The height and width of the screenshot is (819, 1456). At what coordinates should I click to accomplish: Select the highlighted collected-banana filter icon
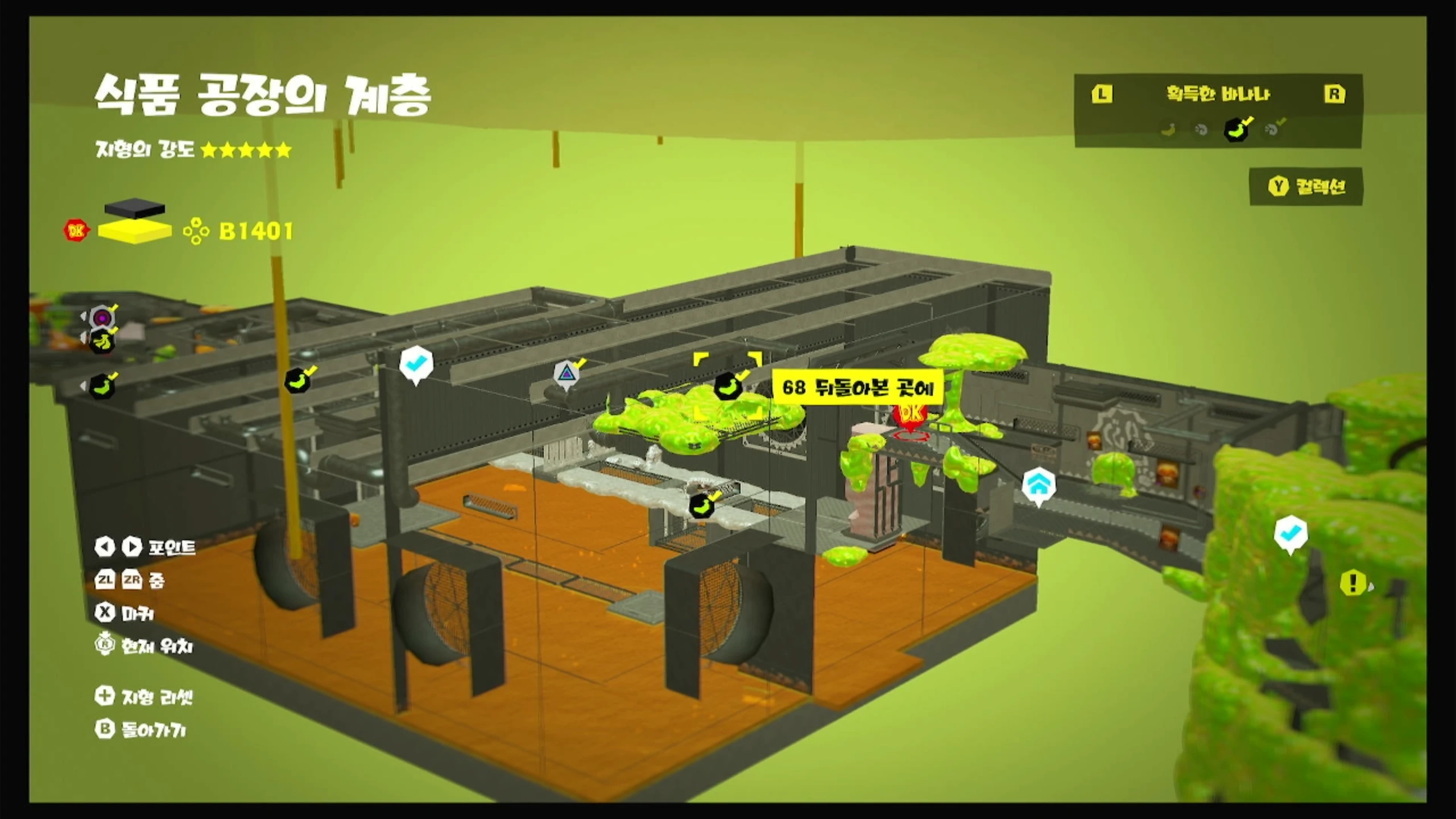1236,130
